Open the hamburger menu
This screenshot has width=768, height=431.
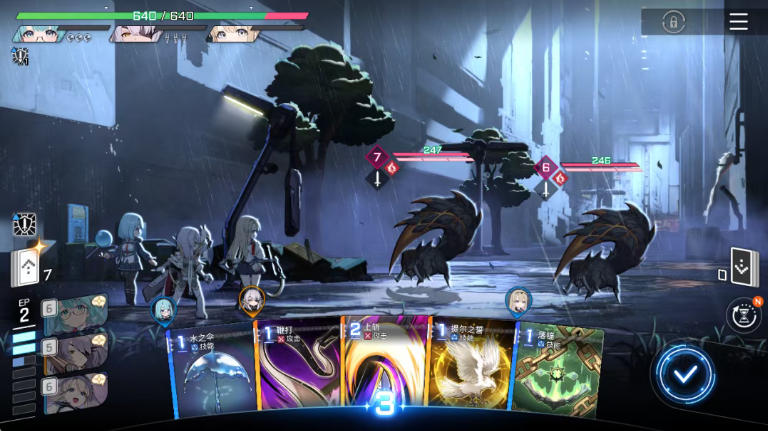pyautogui.click(x=738, y=22)
